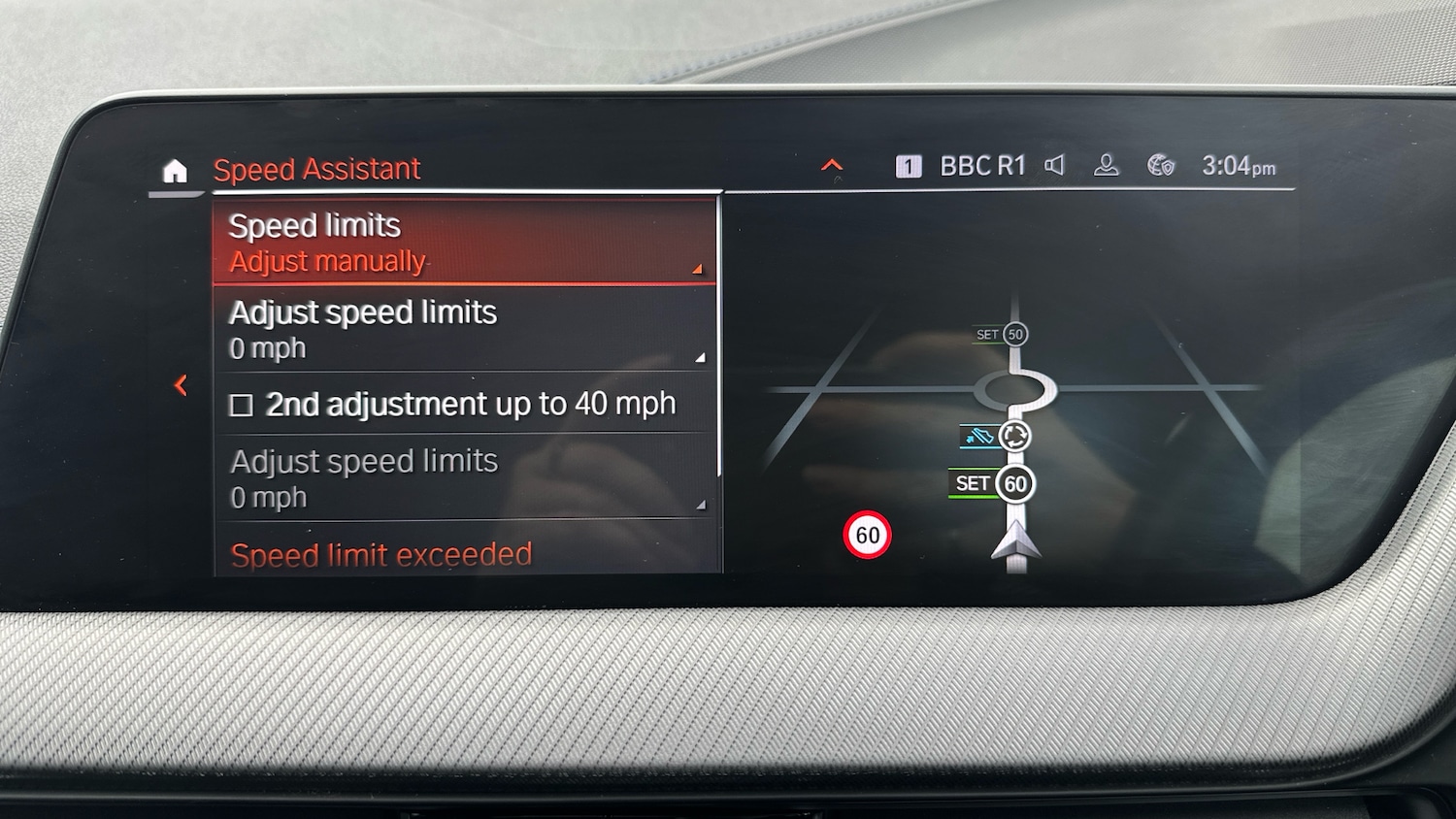
Task: Tap the red back arrow on the left
Action: pos(182,384)
